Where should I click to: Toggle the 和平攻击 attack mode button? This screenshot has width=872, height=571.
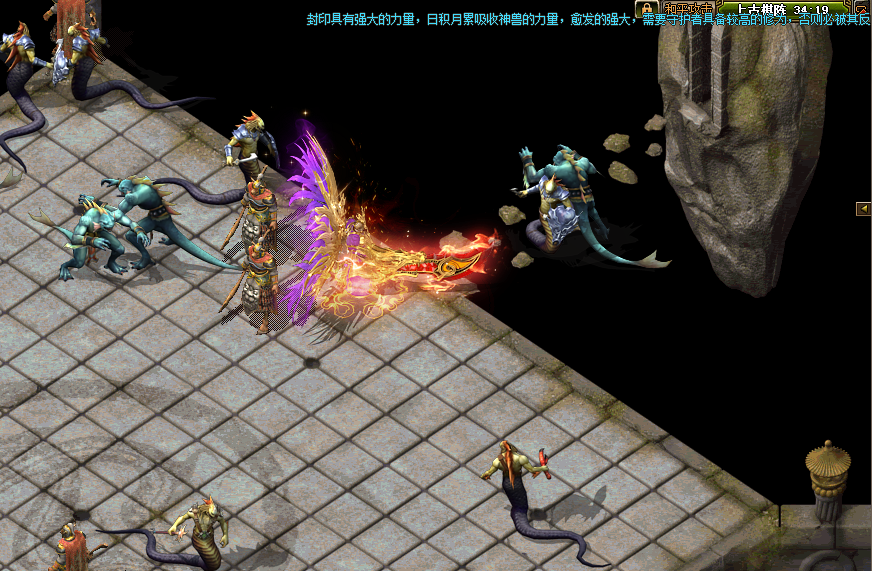tap(686, 8)
